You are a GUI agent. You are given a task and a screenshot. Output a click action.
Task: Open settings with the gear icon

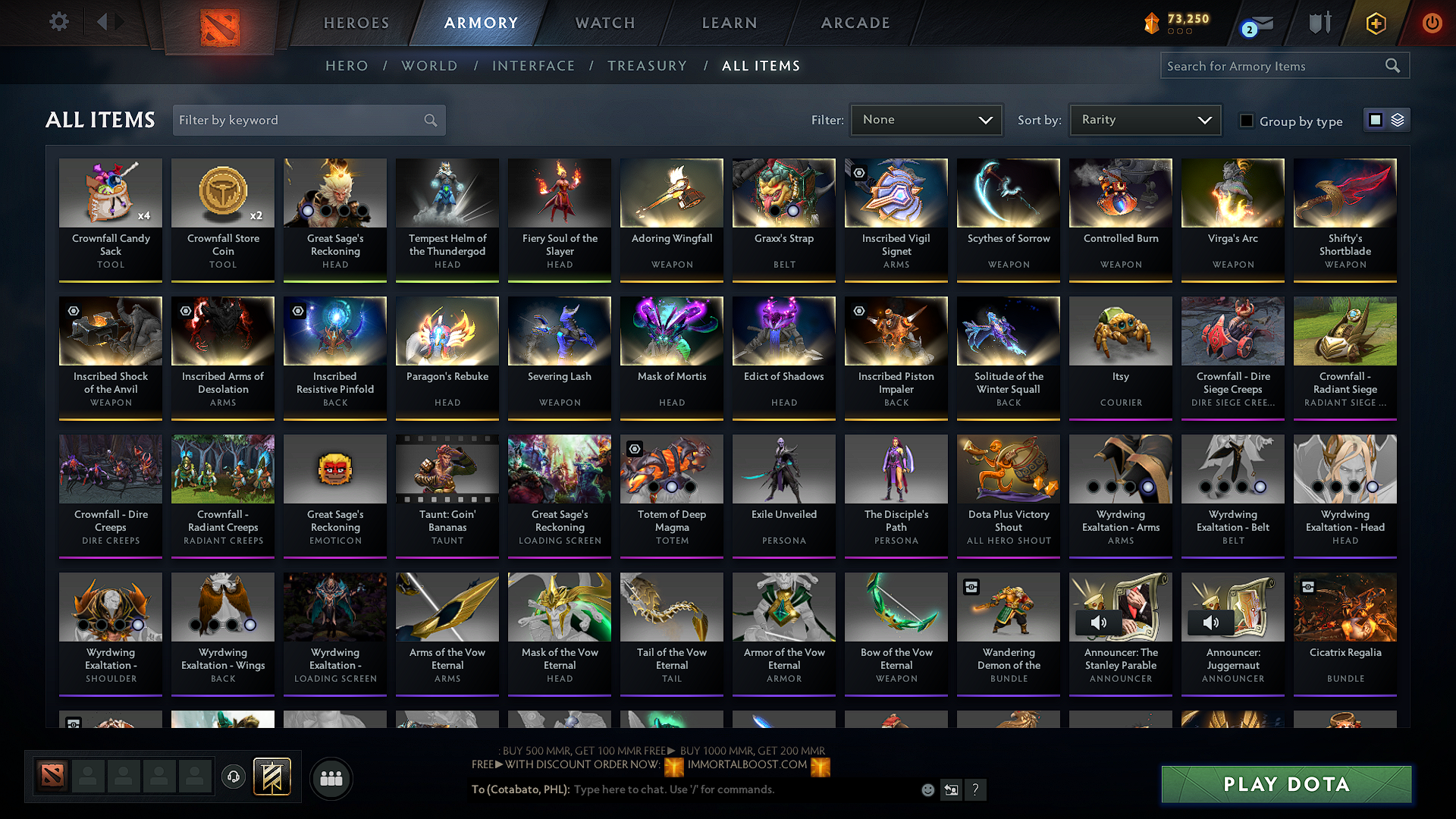[58, 22]
